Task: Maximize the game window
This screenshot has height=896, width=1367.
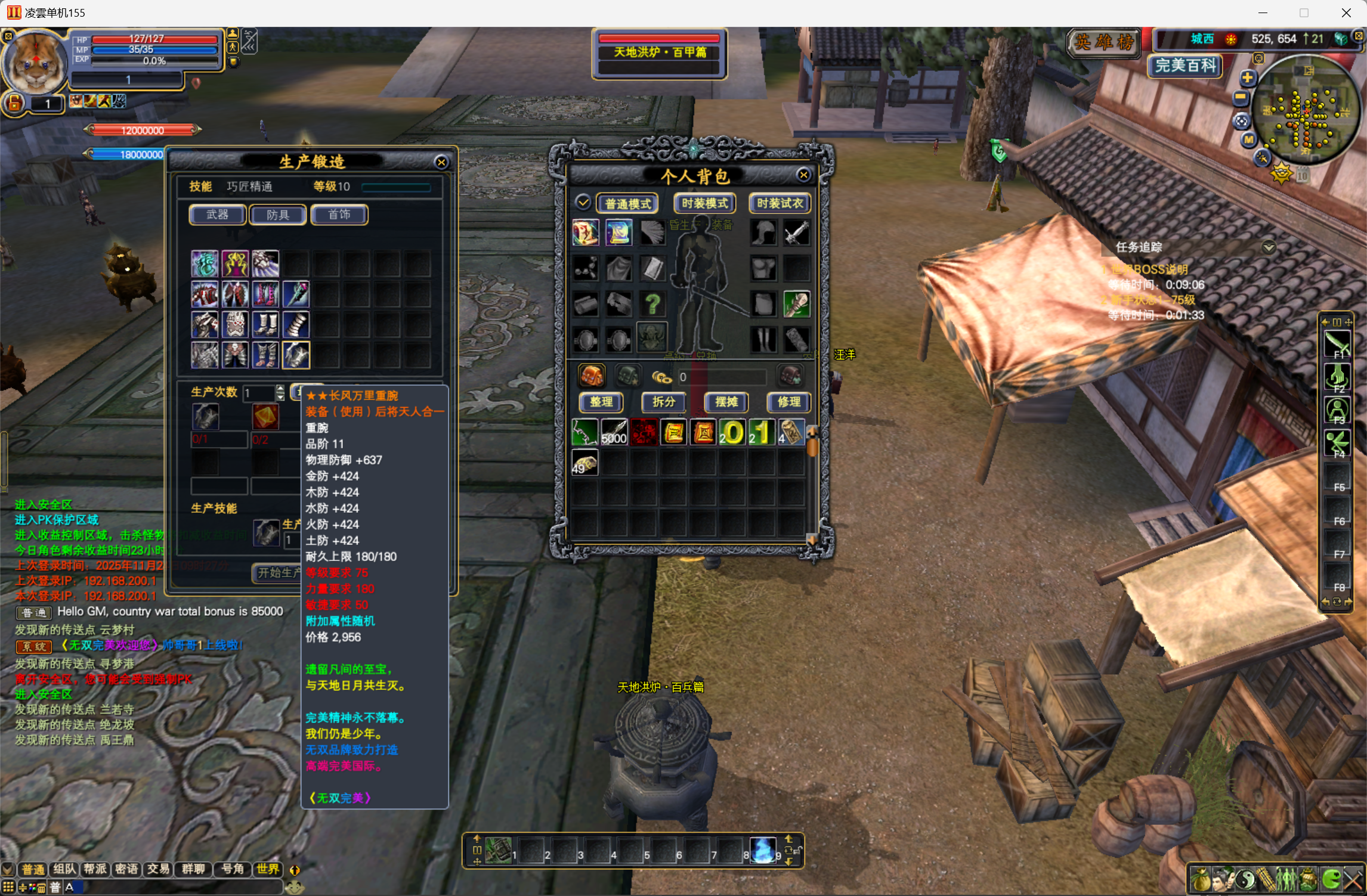Action: (x=1304, y=13)
